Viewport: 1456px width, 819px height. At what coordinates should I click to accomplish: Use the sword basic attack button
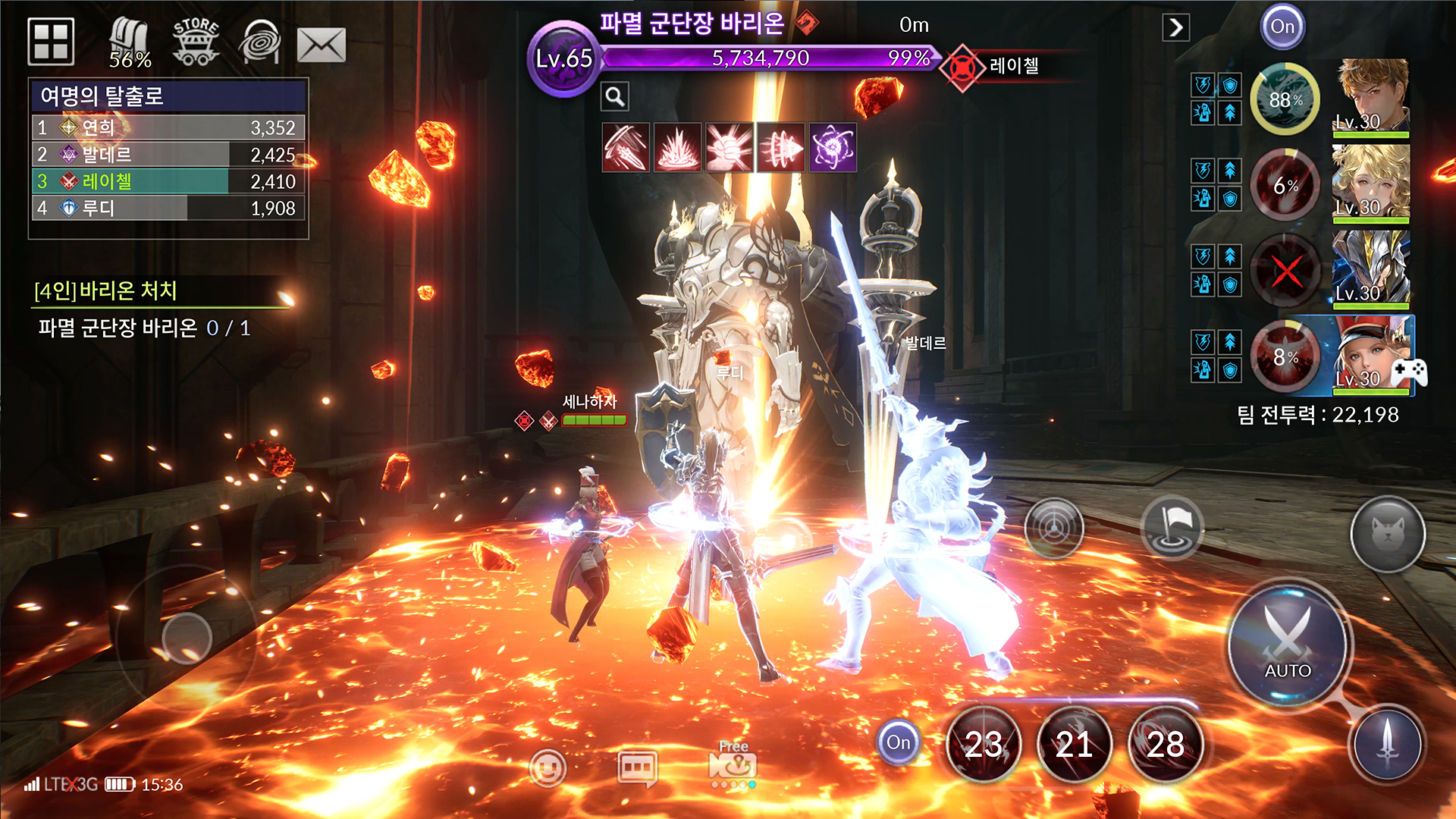tap(1388, 743)
